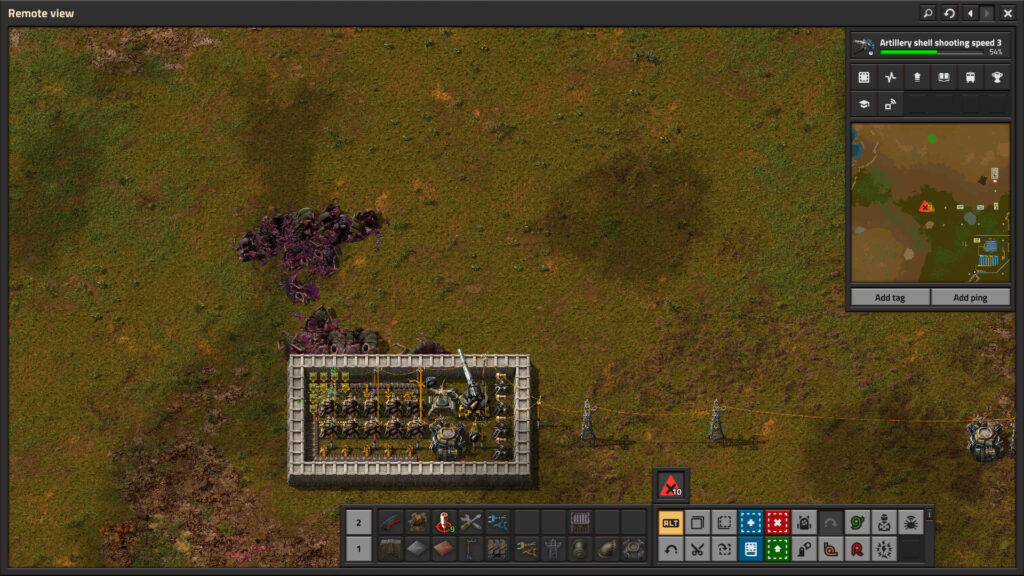Select the red X deconstruction planner
1024x576 pixels.
(778, 522)
